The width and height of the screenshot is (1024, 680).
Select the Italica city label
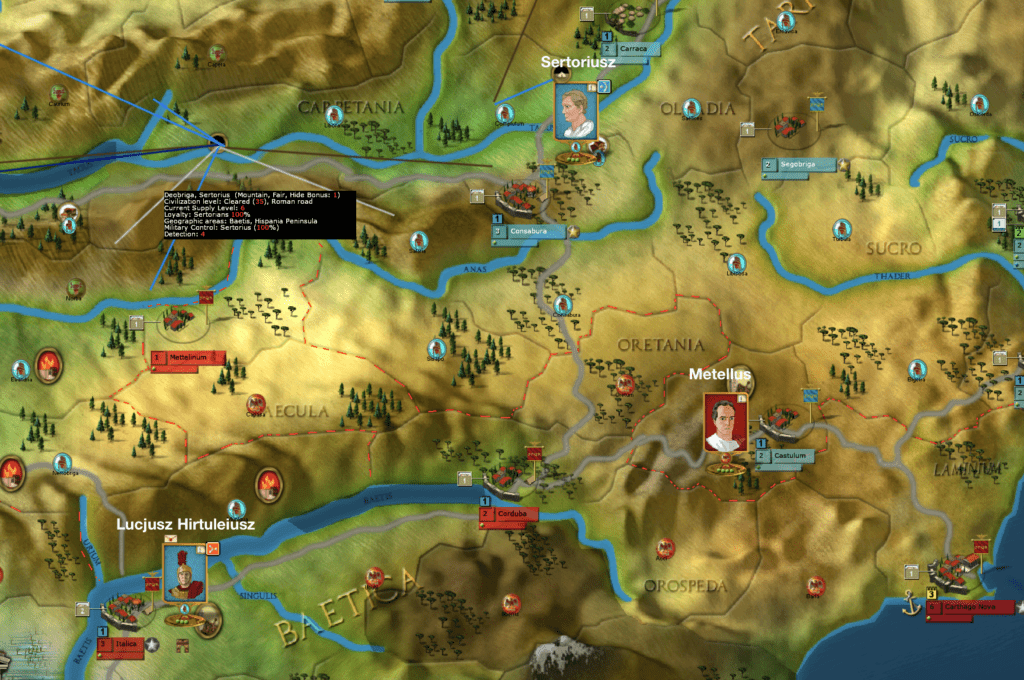(122, 645)
